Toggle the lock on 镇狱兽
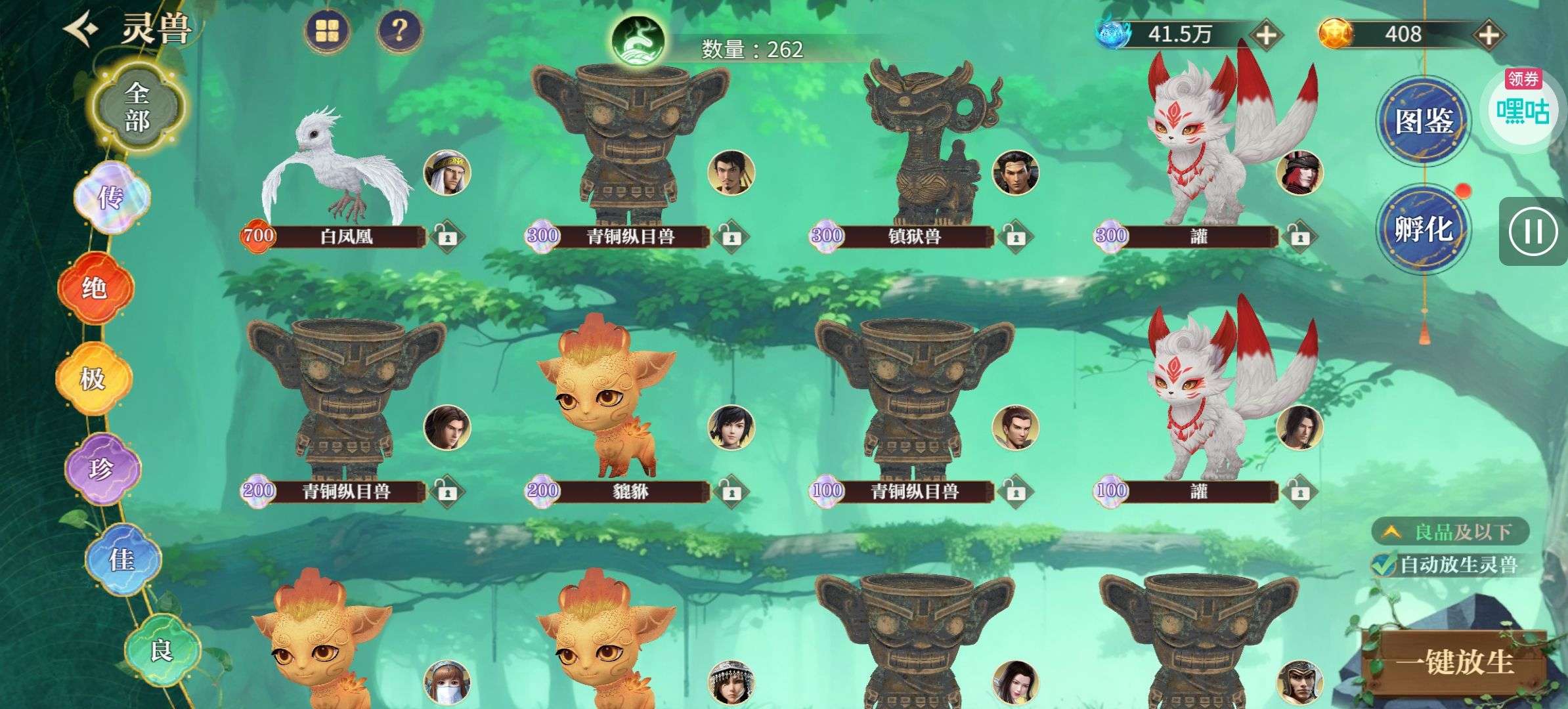Screen dimensions: 1568x709 [x=1014, y=236]
